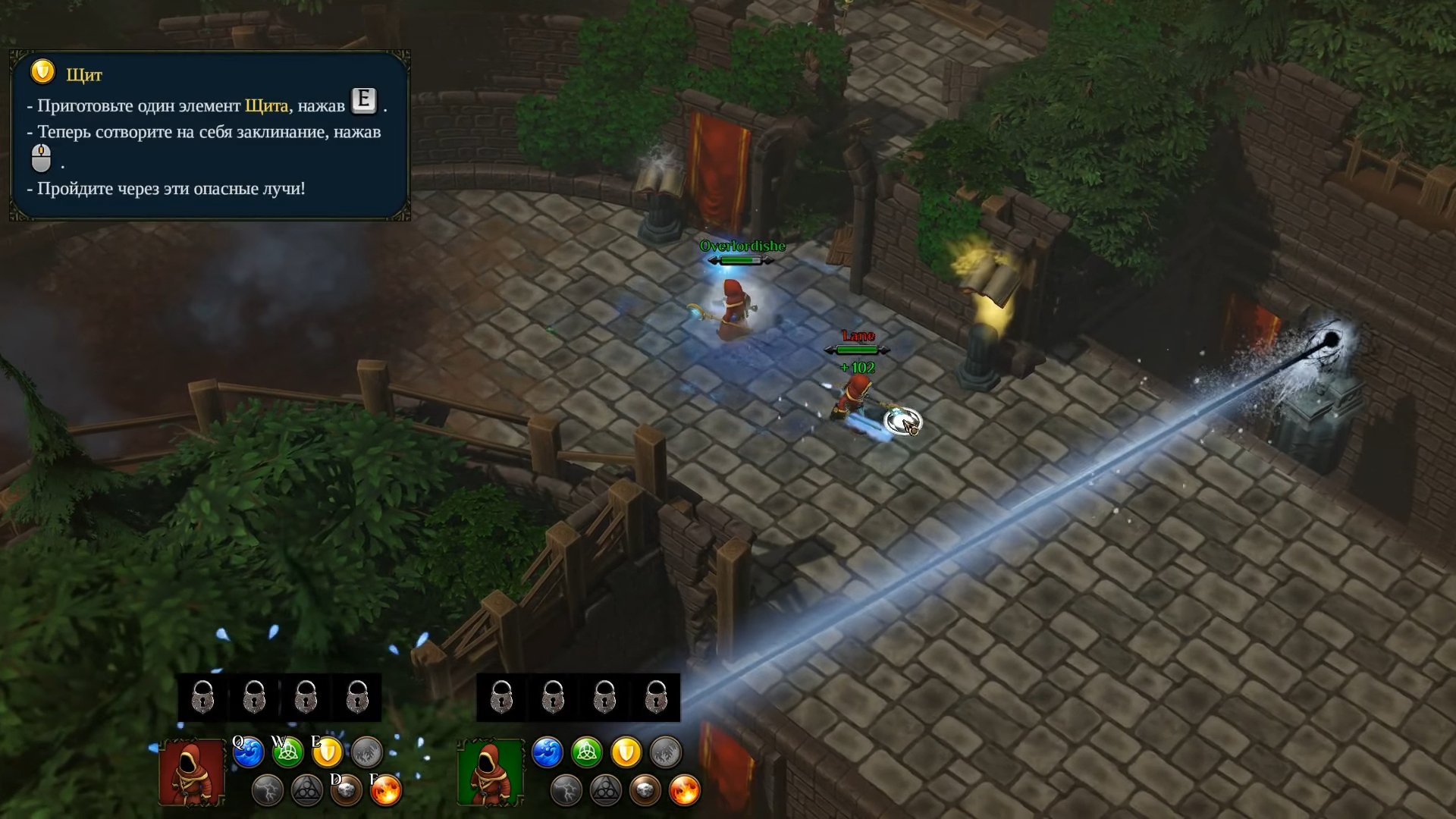Screen dimensions: 1456x819
Task: Select the fire element labeled F
Action: [386, 791]
